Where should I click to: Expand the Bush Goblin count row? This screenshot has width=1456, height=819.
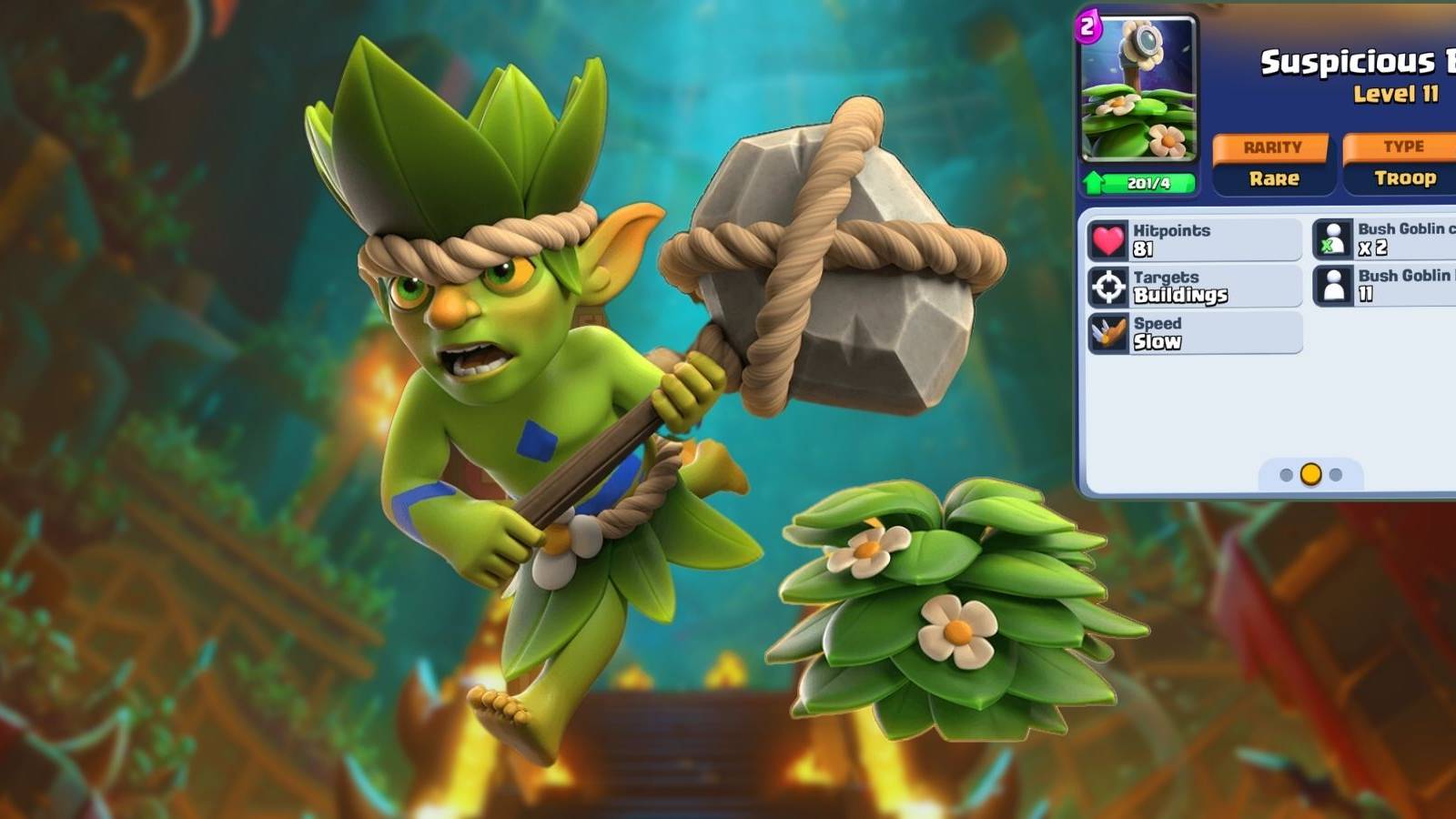(1392, 240)
